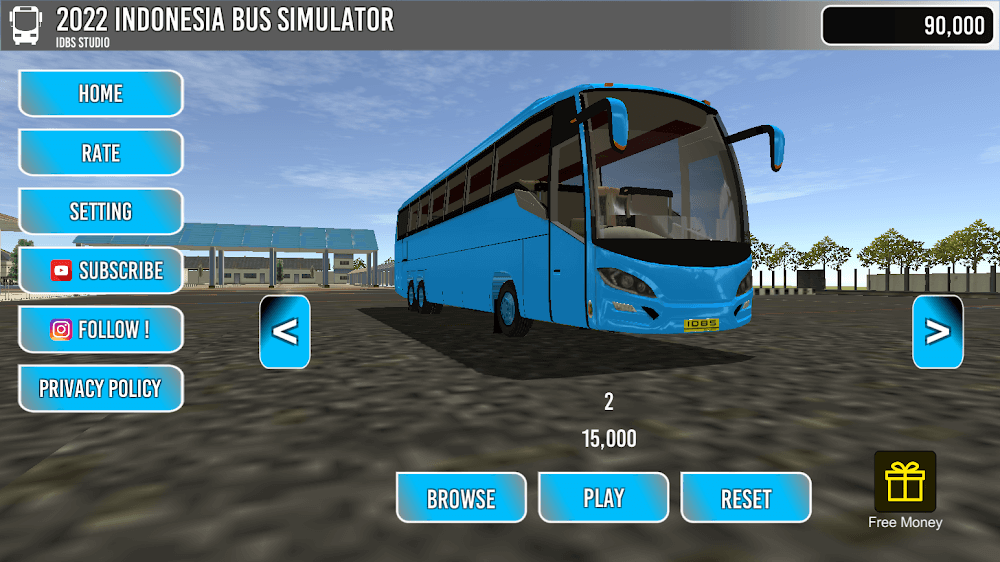Claim the Free Money gift box
The height and width of the screenshot is (562, 1000).
(x=905, y=483)
